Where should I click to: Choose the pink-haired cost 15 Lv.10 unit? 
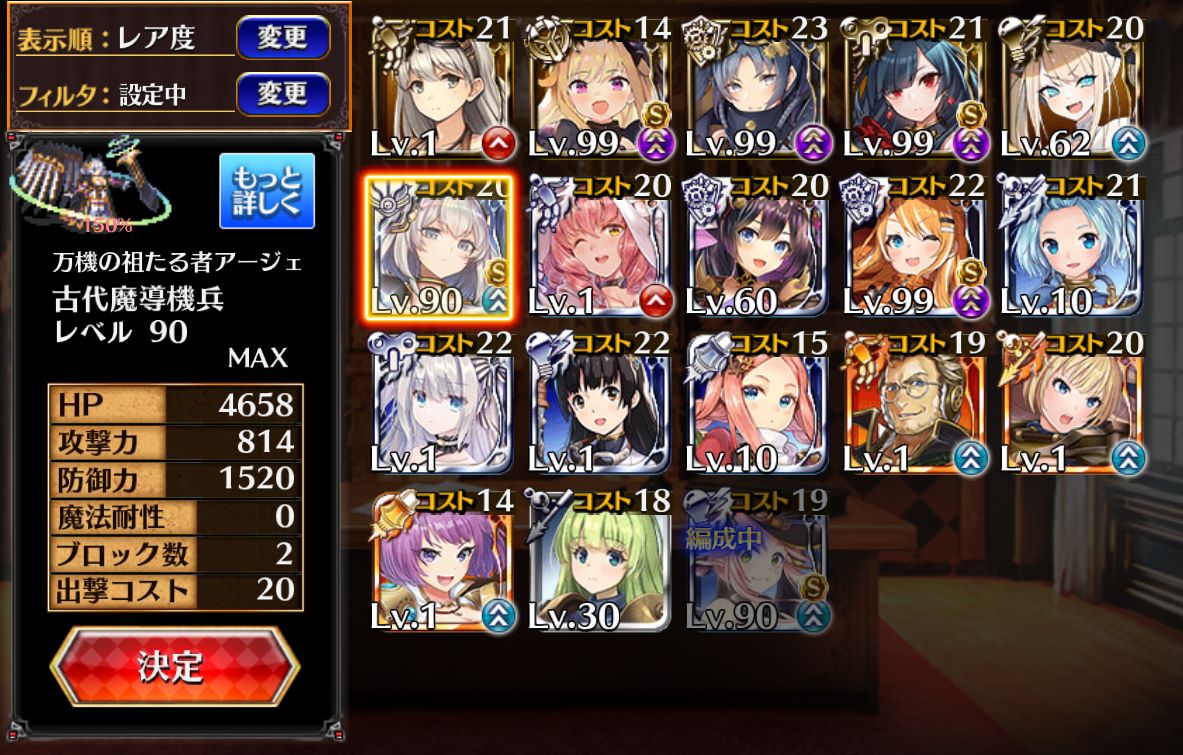[757, 405]
